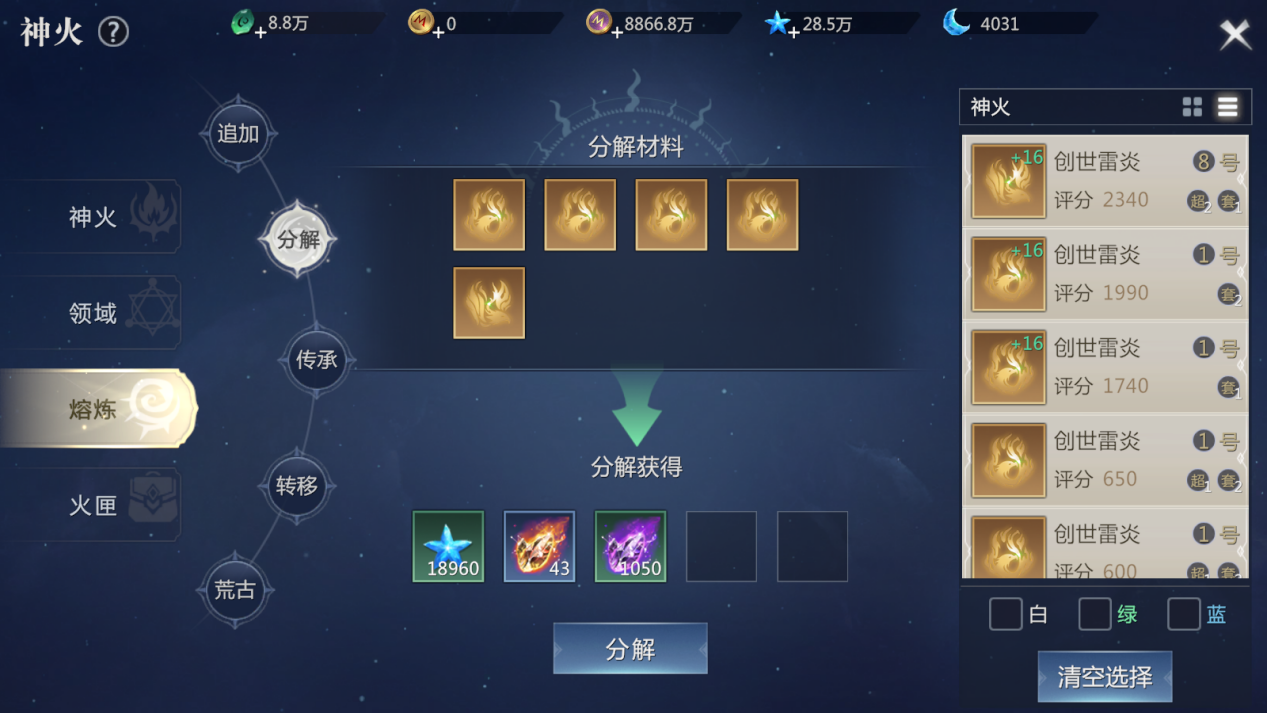Select the 分解 node
This screenshot has width=1267, height=713.
coord(298,240)
